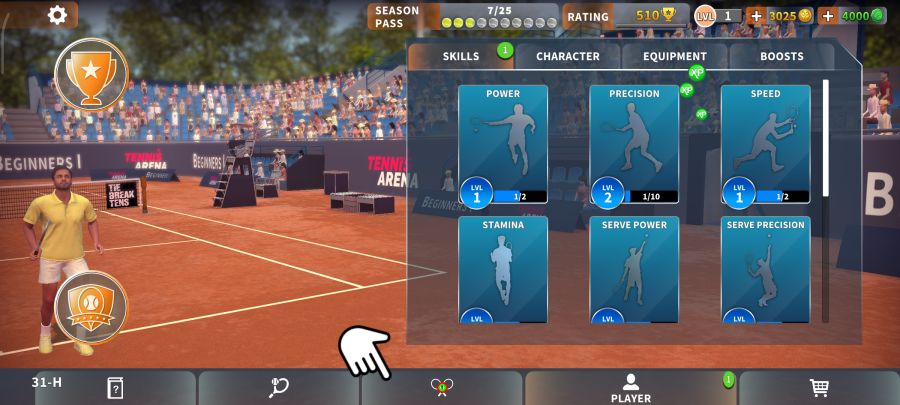The image size is (900, 405).
Task: Choose the Serve Precision skill card
Action: [765, 269]
